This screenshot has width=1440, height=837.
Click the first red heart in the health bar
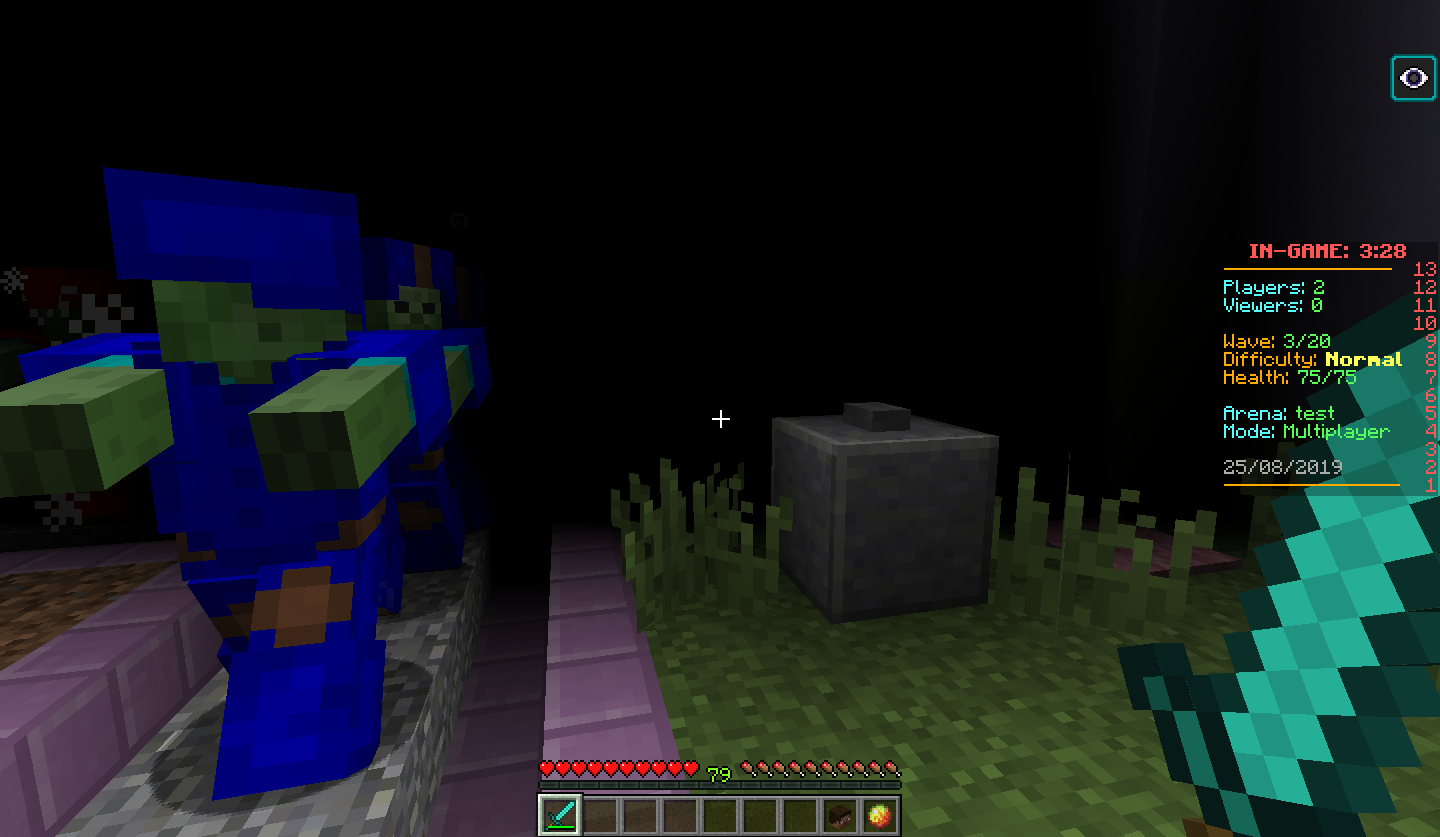[546, 770]
